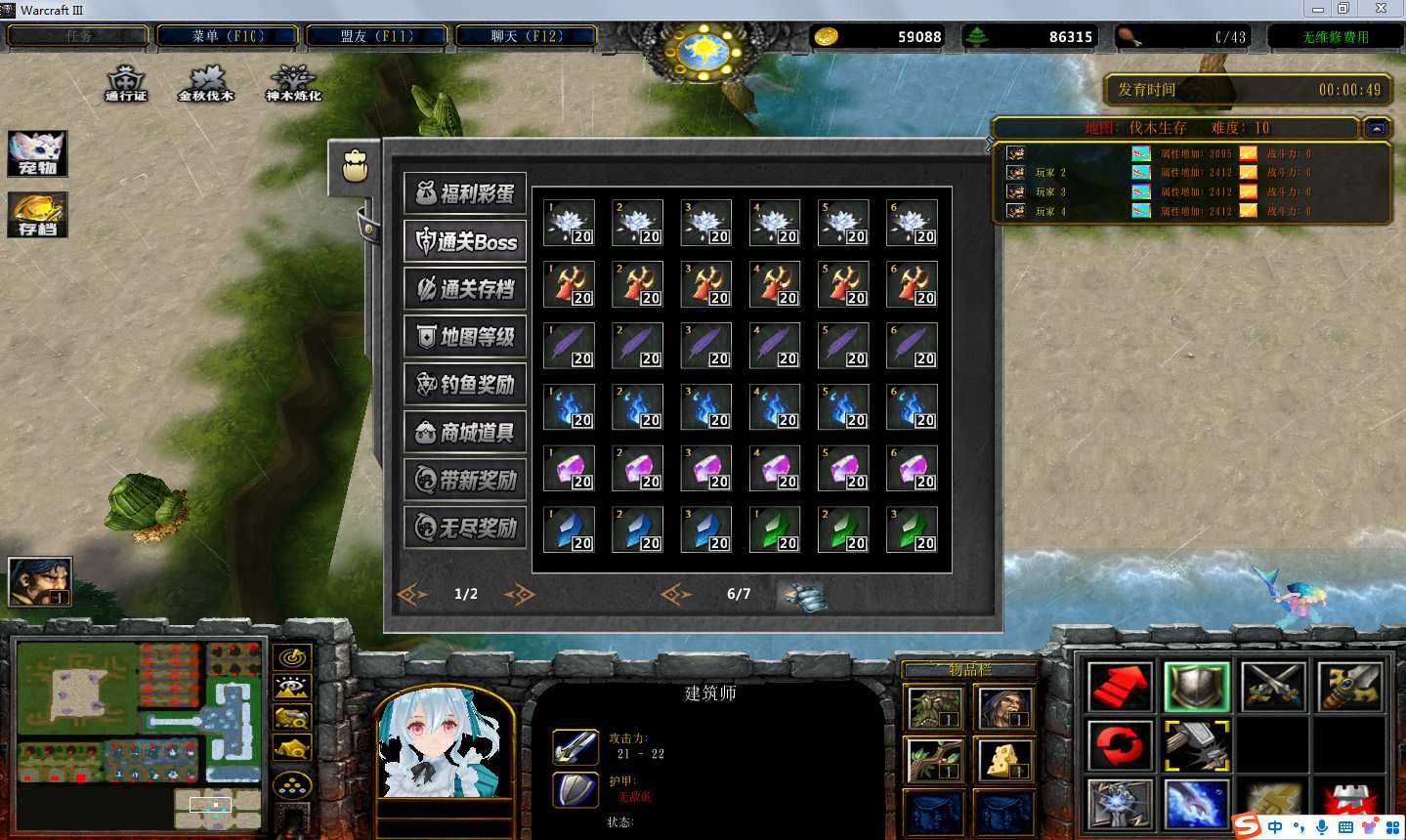Click the 通行证 pass icon
The width and height of the screenshot is (1406, 840).
126,83
